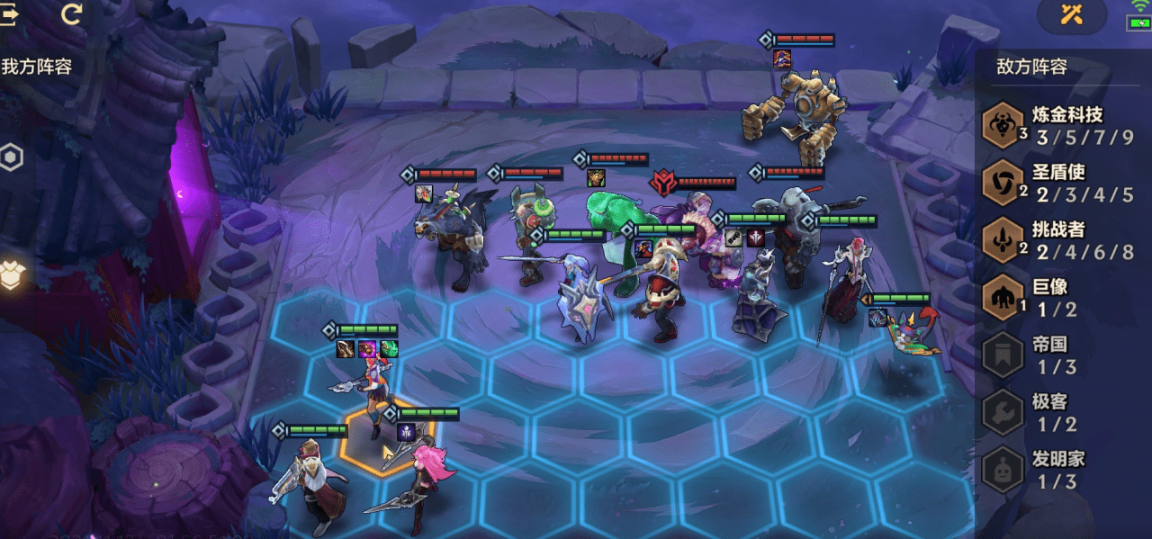The height and width of the screenshot is (539, 1152).
Task: Open the crossed swords battle button
Action: pos(1072,14)
